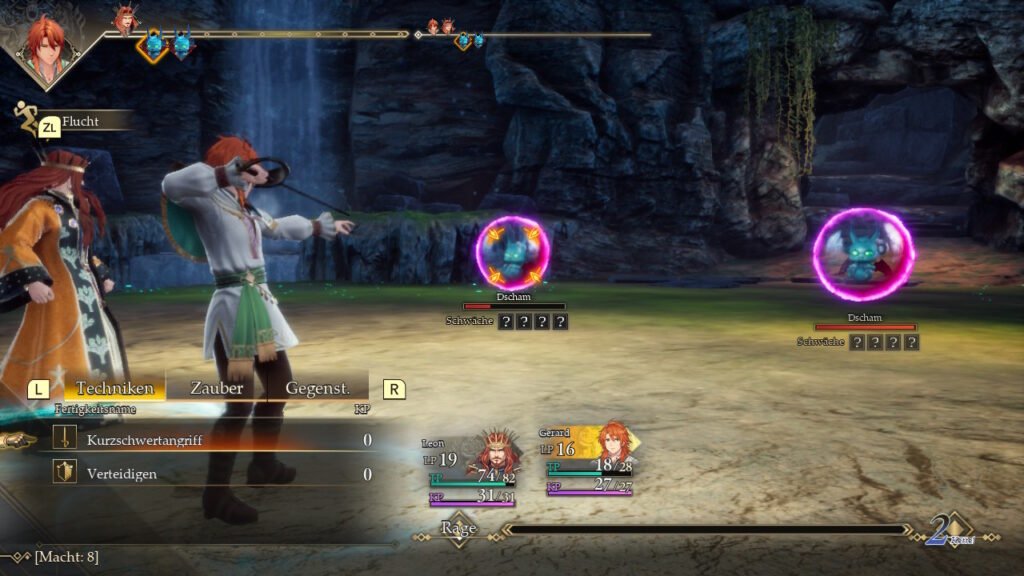Target the Dscham with the yellow selection arrows
Screen dimensions: 1024x576
(512, 254)
